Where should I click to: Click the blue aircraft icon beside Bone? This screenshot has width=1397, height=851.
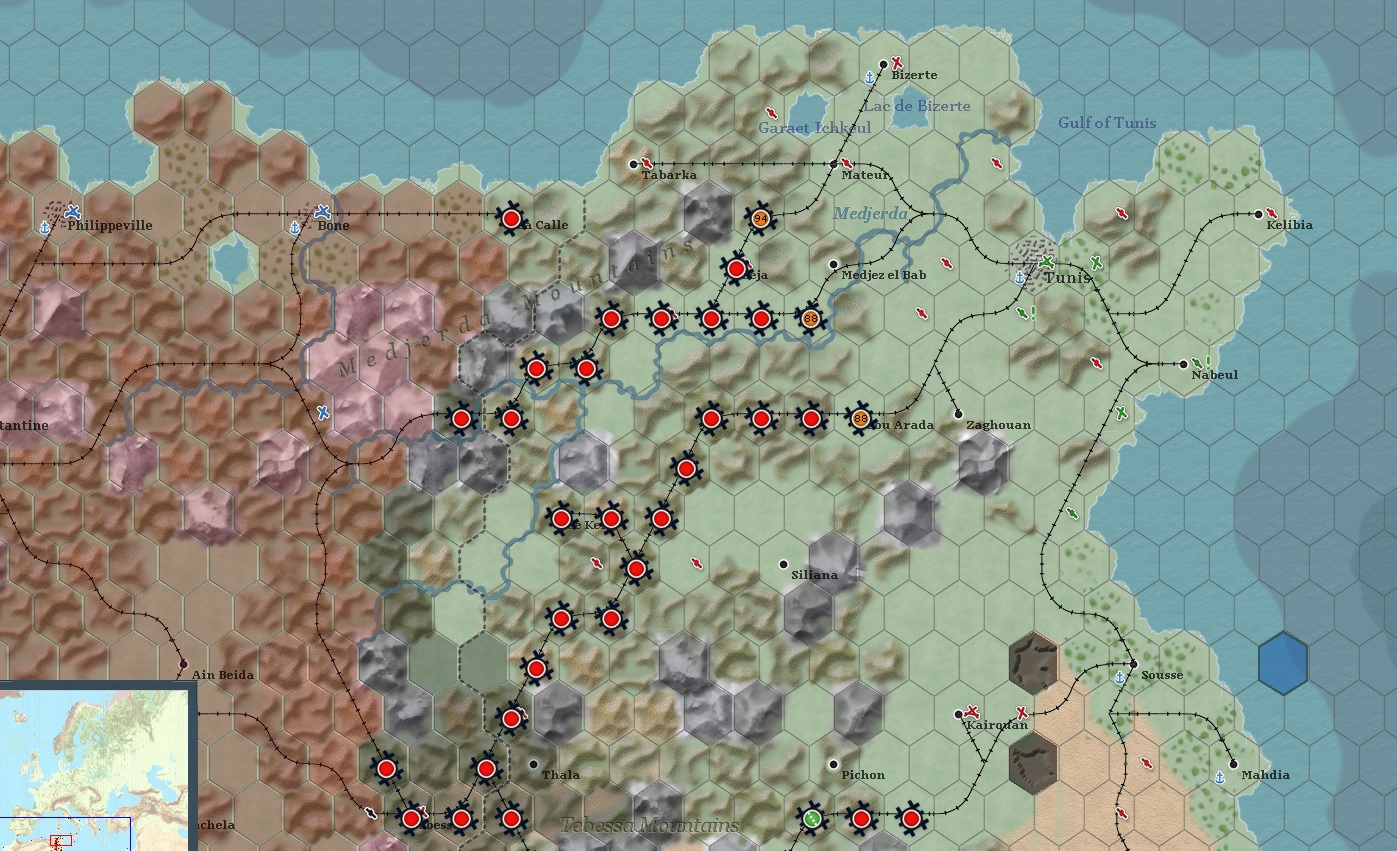pos(322,212)
